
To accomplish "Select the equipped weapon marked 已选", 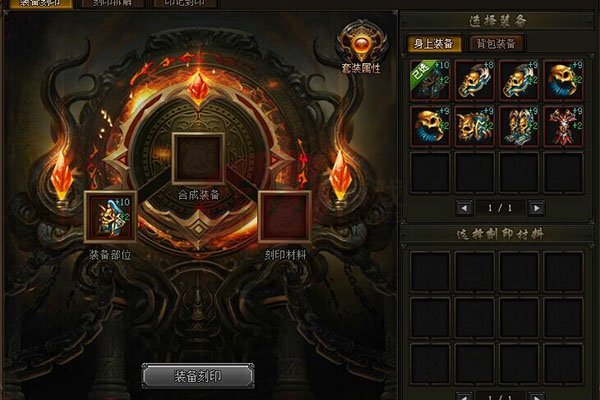I will (x=428, y=79).
